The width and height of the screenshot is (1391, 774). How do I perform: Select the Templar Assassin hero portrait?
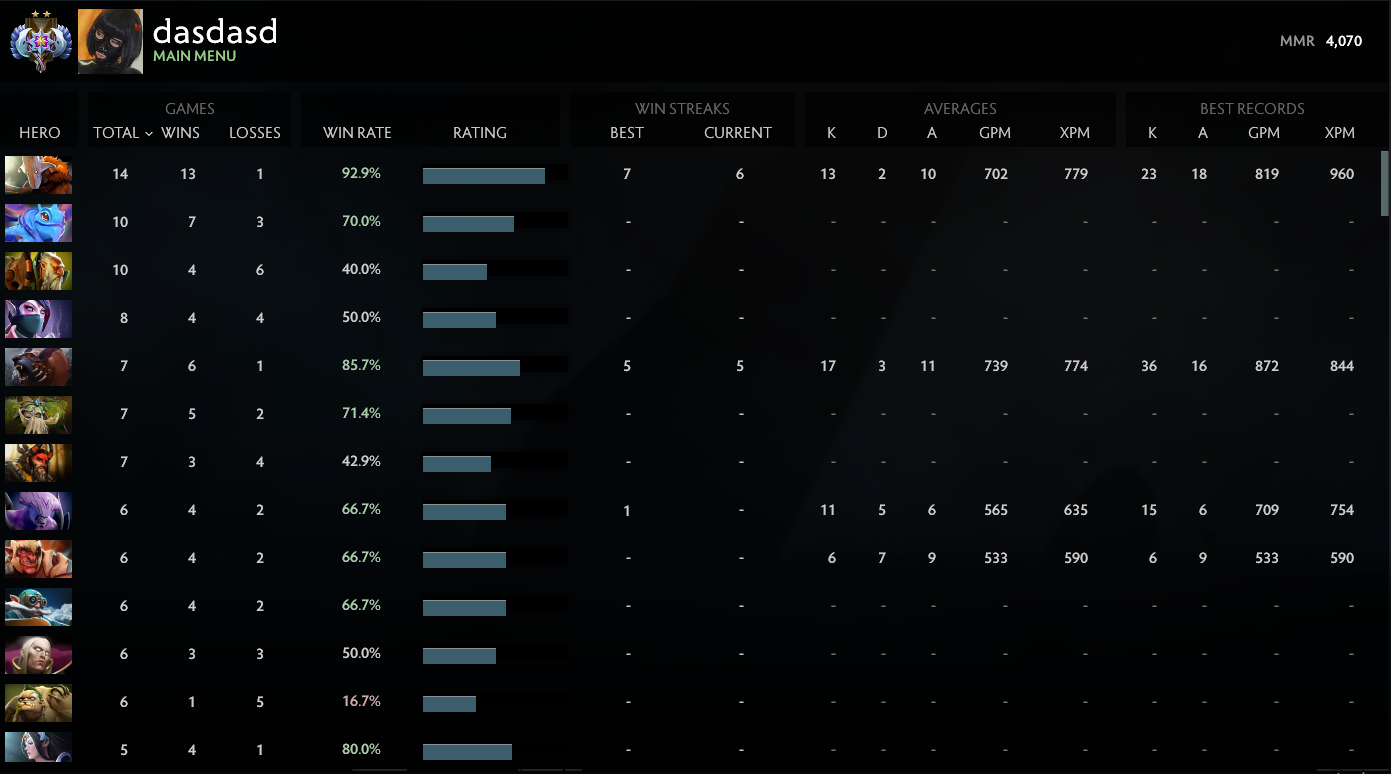pos(36,318)
